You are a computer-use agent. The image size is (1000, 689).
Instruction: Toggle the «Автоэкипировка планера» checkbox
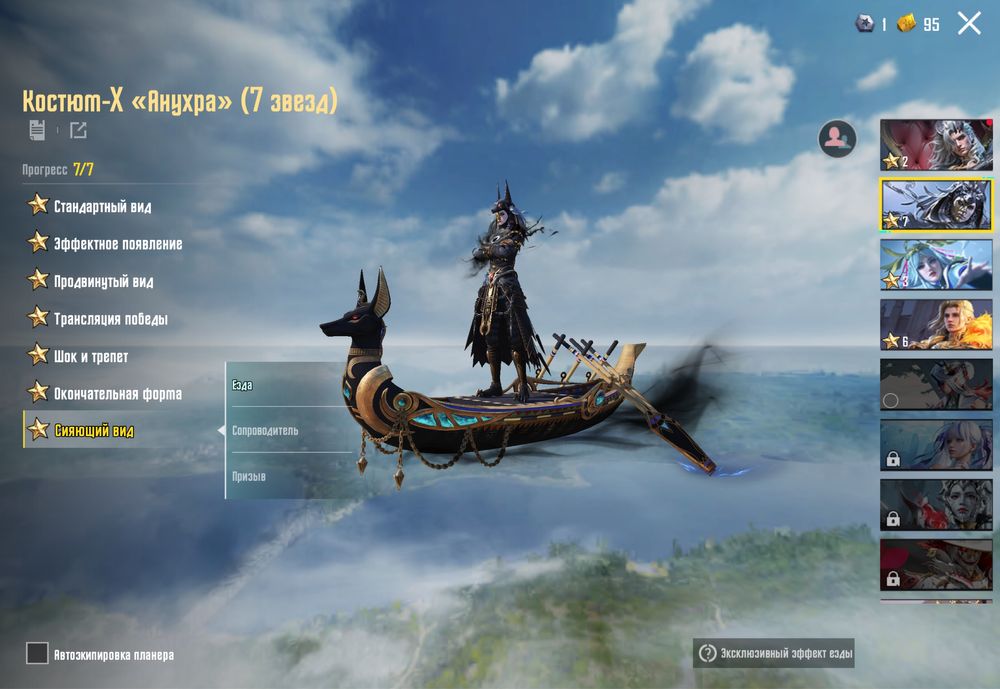coord(37,654)
